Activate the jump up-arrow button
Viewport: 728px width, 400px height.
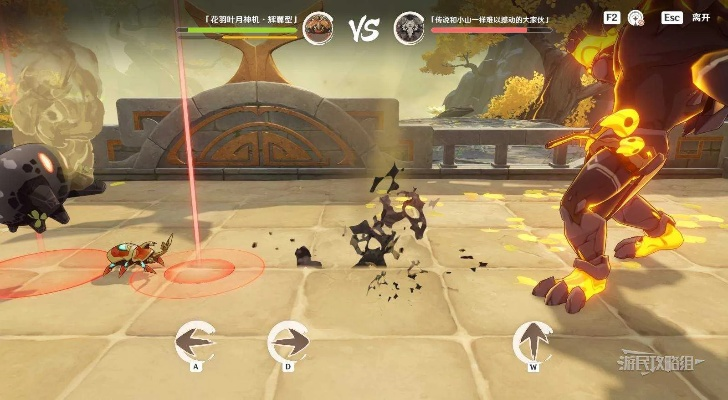tap(533, 342)
